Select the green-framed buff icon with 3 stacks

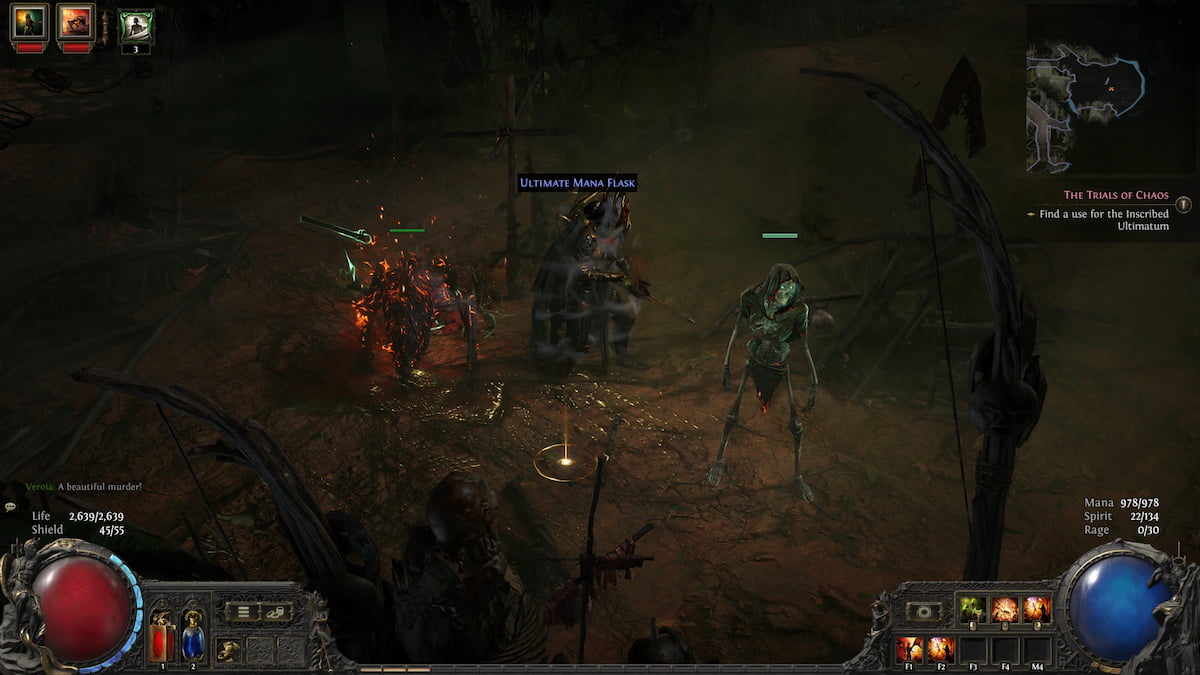click(x=135, y=26)
